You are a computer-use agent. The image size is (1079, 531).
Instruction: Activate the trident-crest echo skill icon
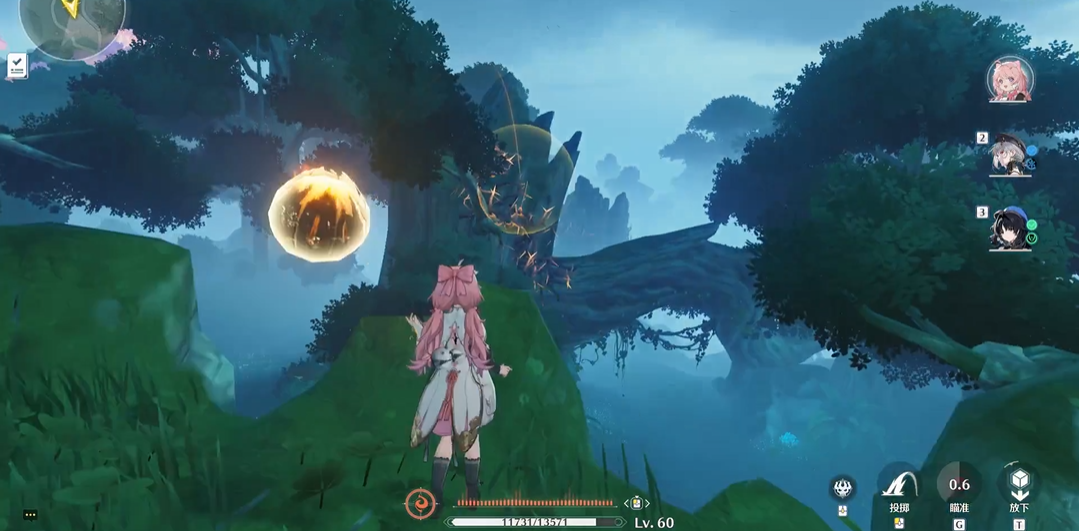point(843,489)
